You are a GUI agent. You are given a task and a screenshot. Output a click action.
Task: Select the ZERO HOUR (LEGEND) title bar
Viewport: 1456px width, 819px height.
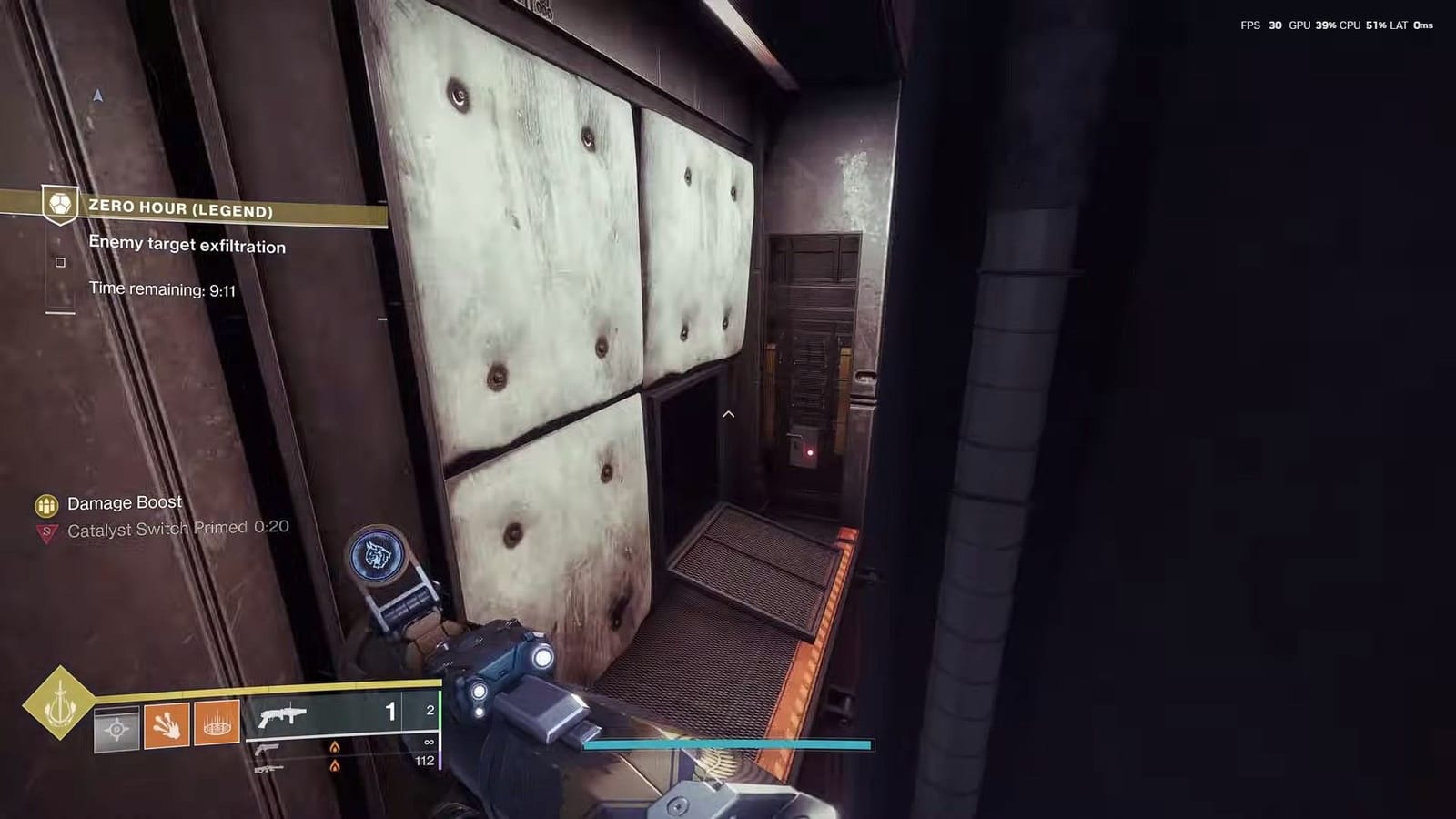[180, 209]
